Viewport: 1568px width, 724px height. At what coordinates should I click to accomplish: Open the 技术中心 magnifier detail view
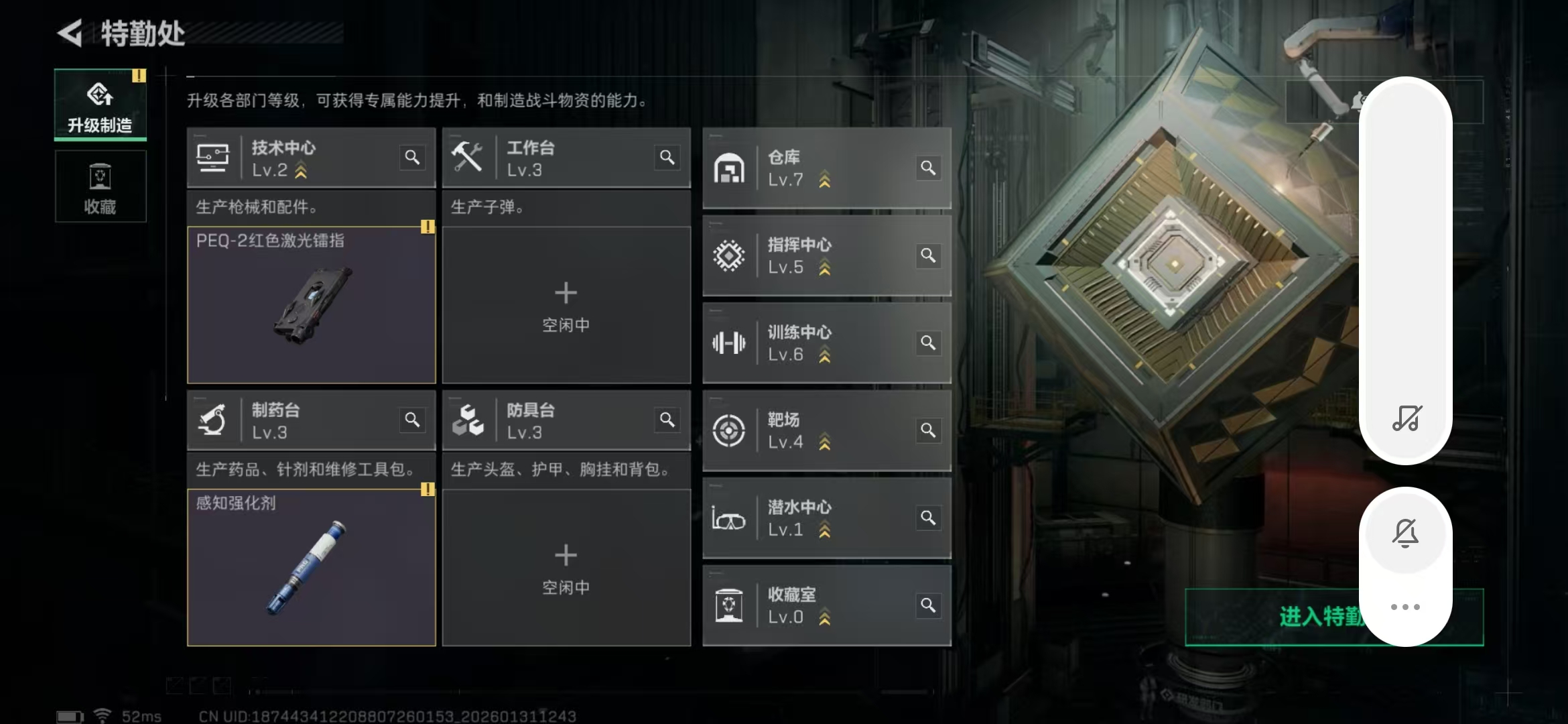413,158
